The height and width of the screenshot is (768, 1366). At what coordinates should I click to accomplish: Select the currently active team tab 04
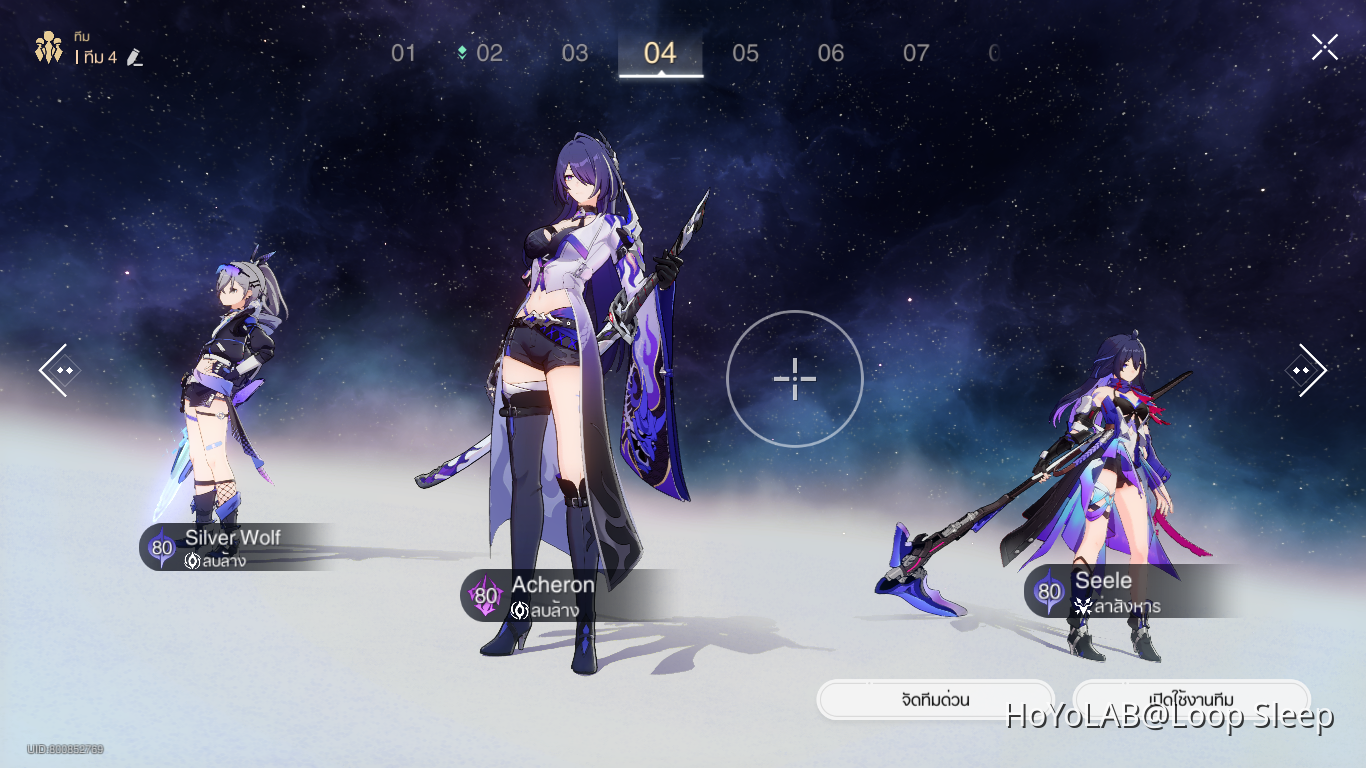pyautogui.click(x=660, y=54)
